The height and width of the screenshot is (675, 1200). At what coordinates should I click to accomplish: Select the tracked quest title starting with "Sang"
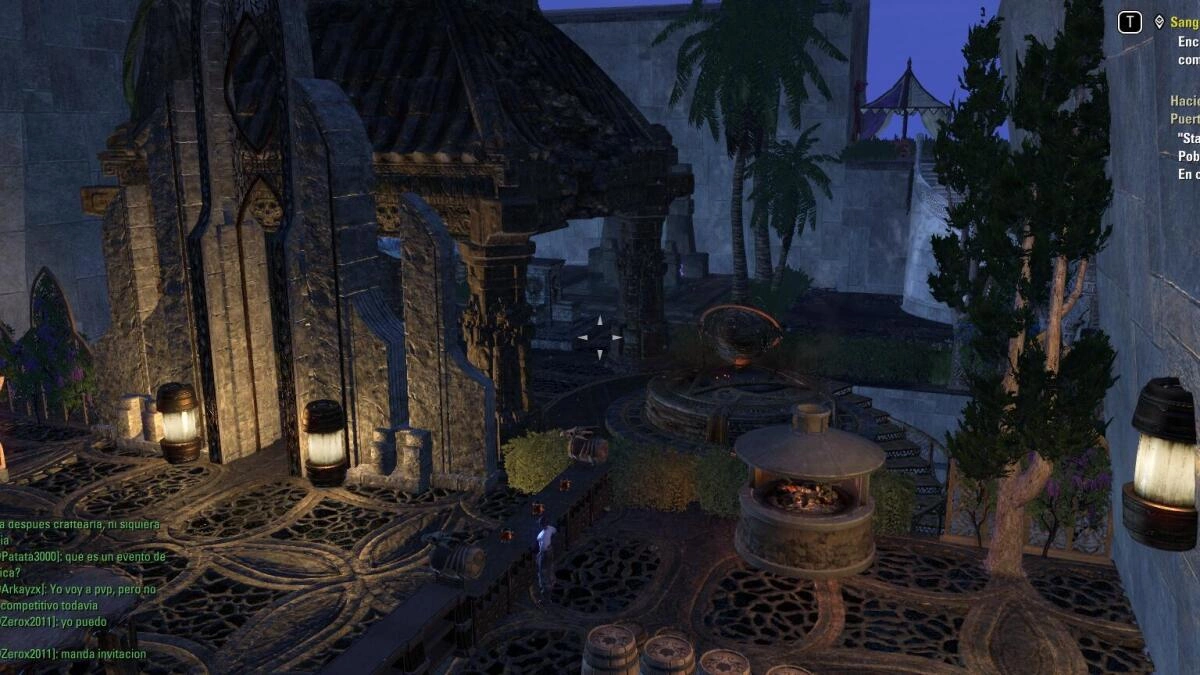click(x=1184, y=21)
